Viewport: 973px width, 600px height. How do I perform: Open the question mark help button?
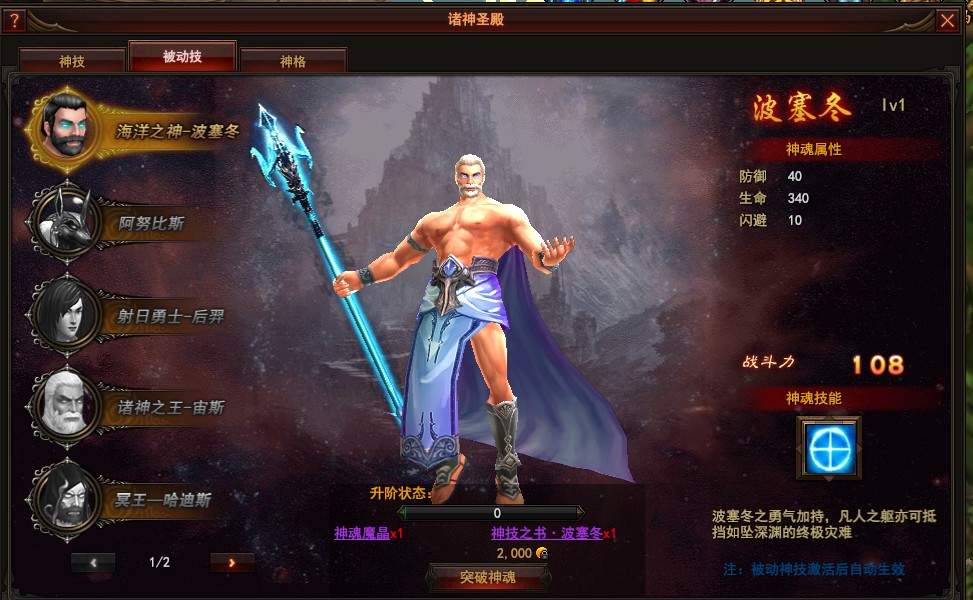click(14, 20)
